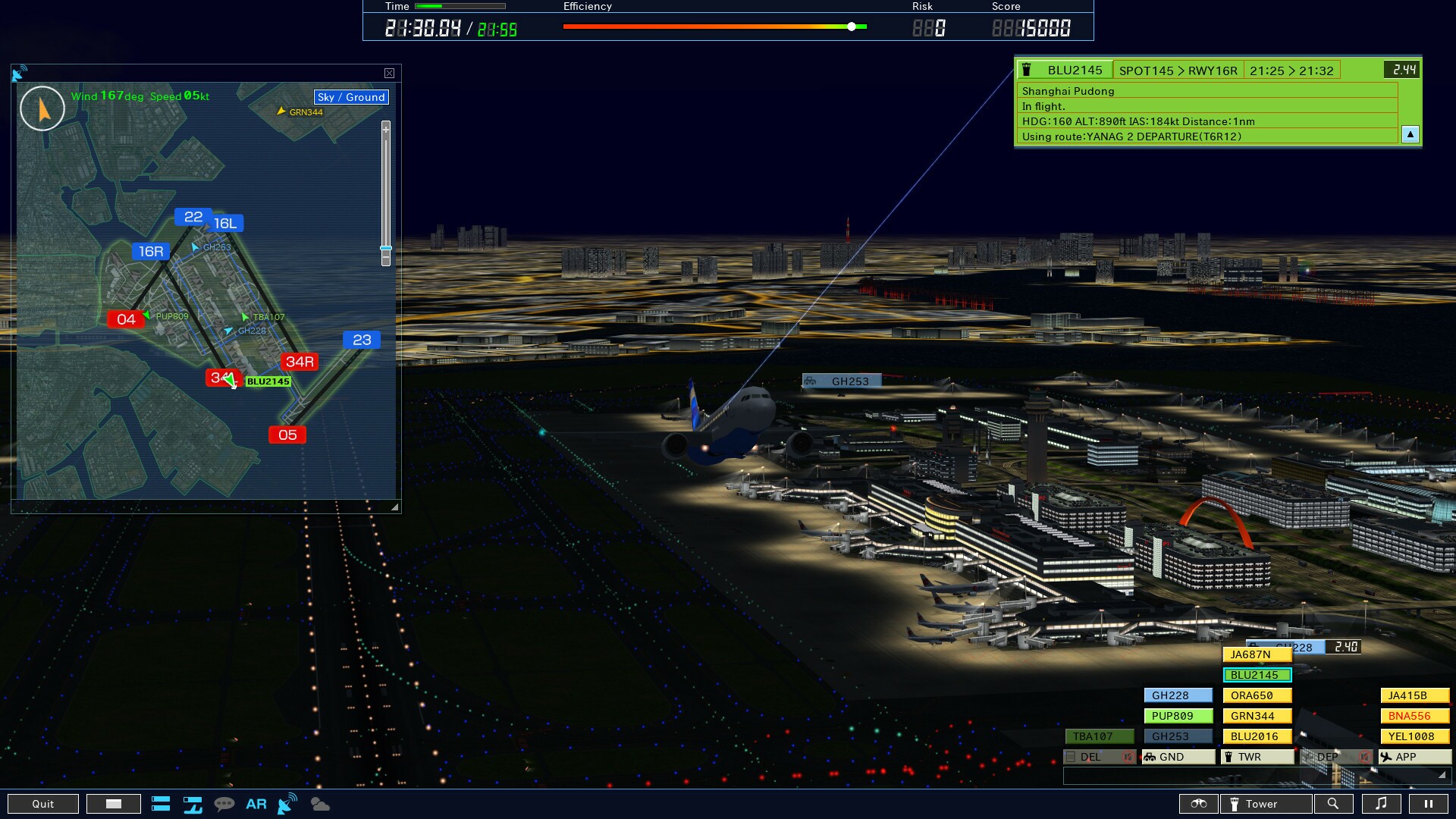Collapse the BLU2145 info panel arrow
The height and width of the screenshot is (819, 1456).
coord(1410,134)
